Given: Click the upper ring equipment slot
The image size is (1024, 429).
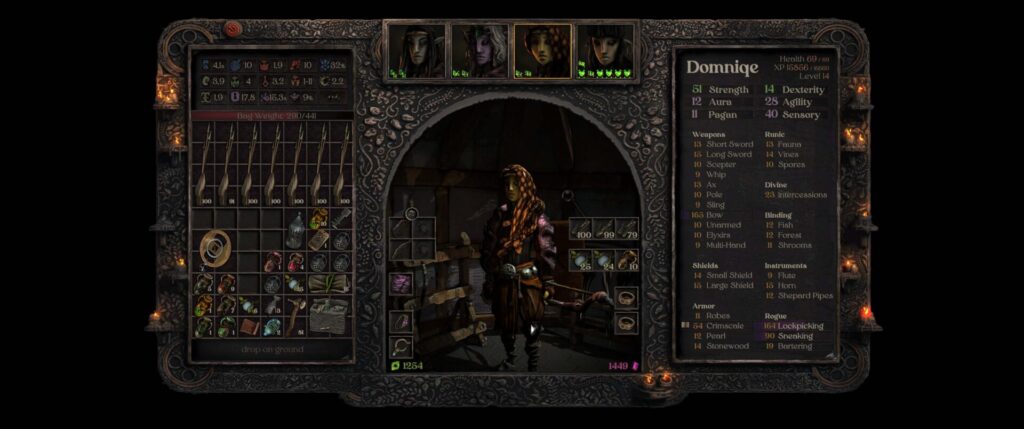Looking at the screenshot, I should coord(626,297).
